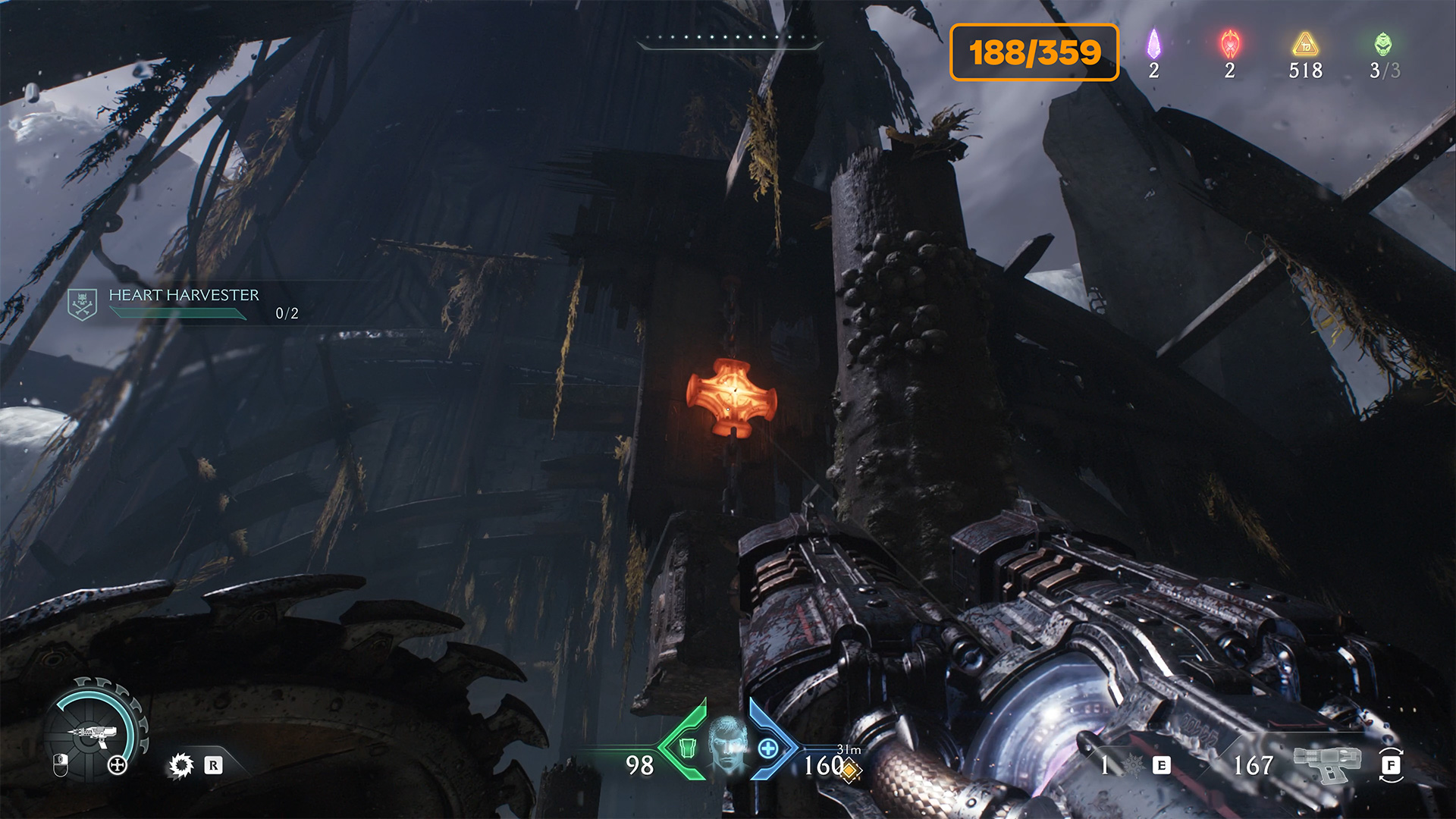The height and width of the screenshot is (819, 1456).
Task: Open the shield weapon wheel dial
Action: 95,730
